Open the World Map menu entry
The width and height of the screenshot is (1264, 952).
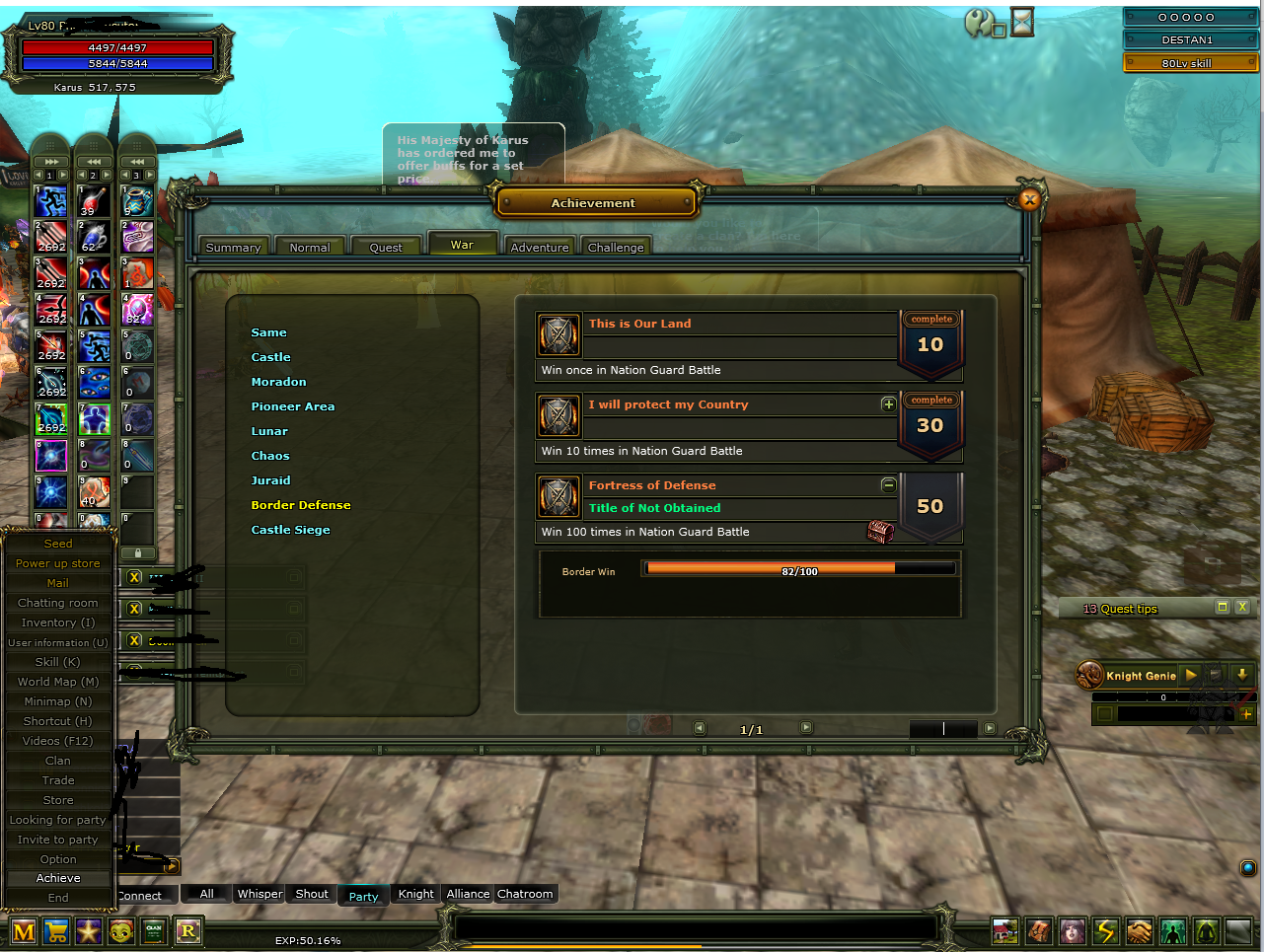(x=58, y=682)
